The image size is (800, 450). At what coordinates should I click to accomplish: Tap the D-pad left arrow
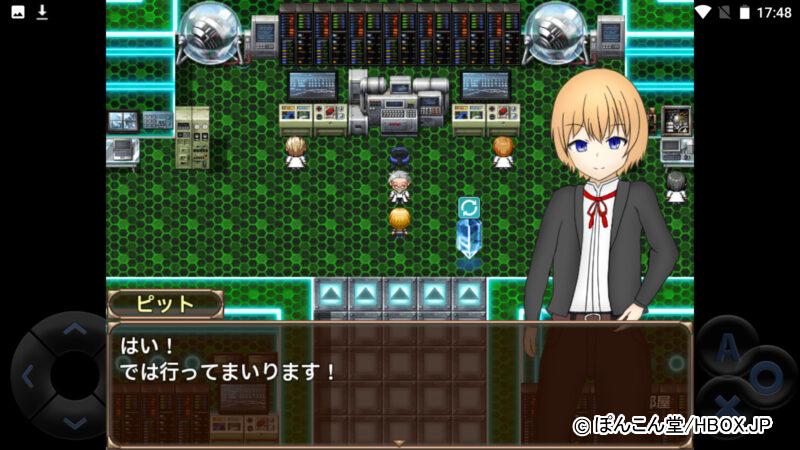pyautogui.click(x=28, y=377)
